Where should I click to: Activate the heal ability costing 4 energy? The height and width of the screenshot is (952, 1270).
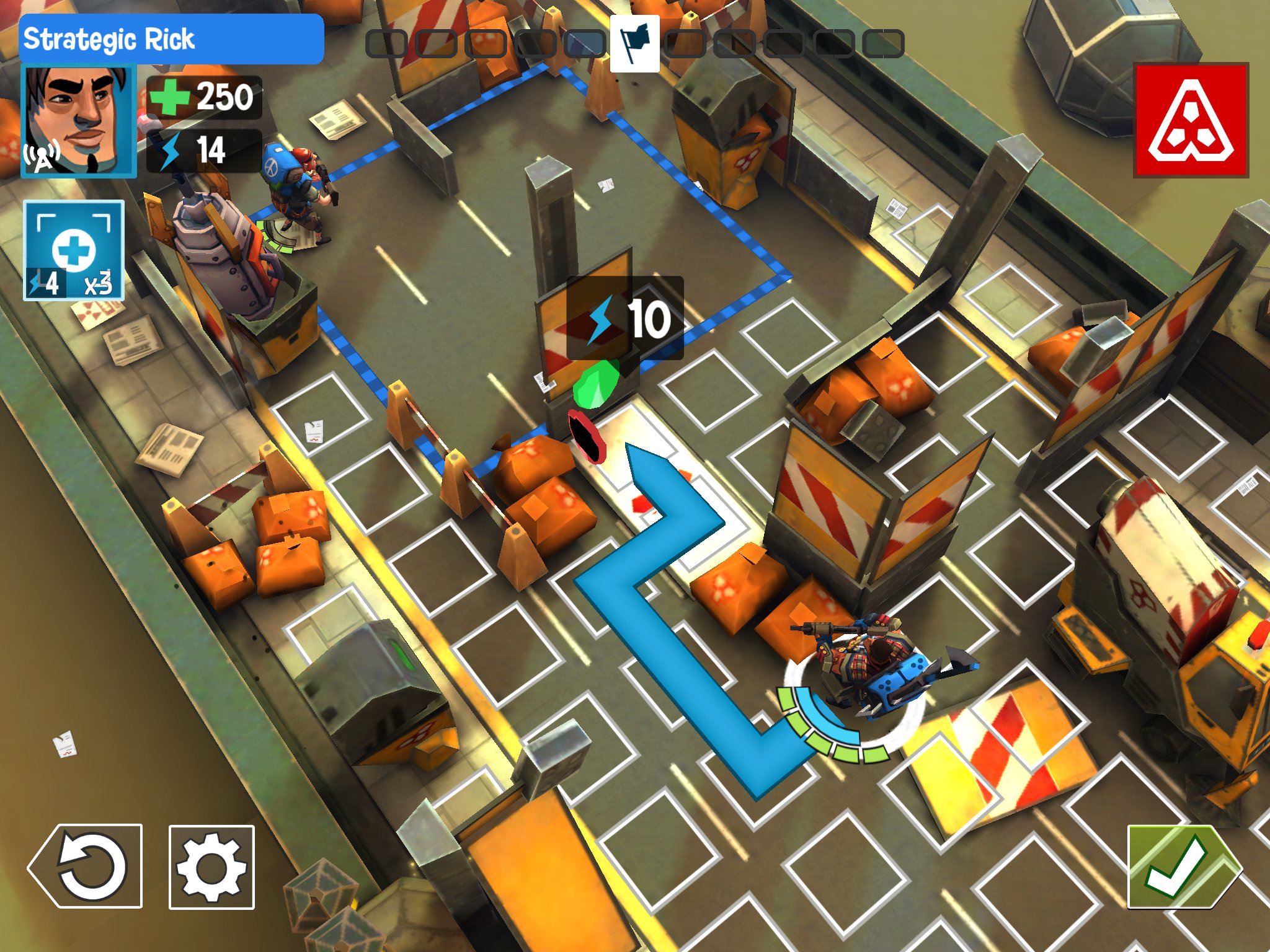point(74,250)
